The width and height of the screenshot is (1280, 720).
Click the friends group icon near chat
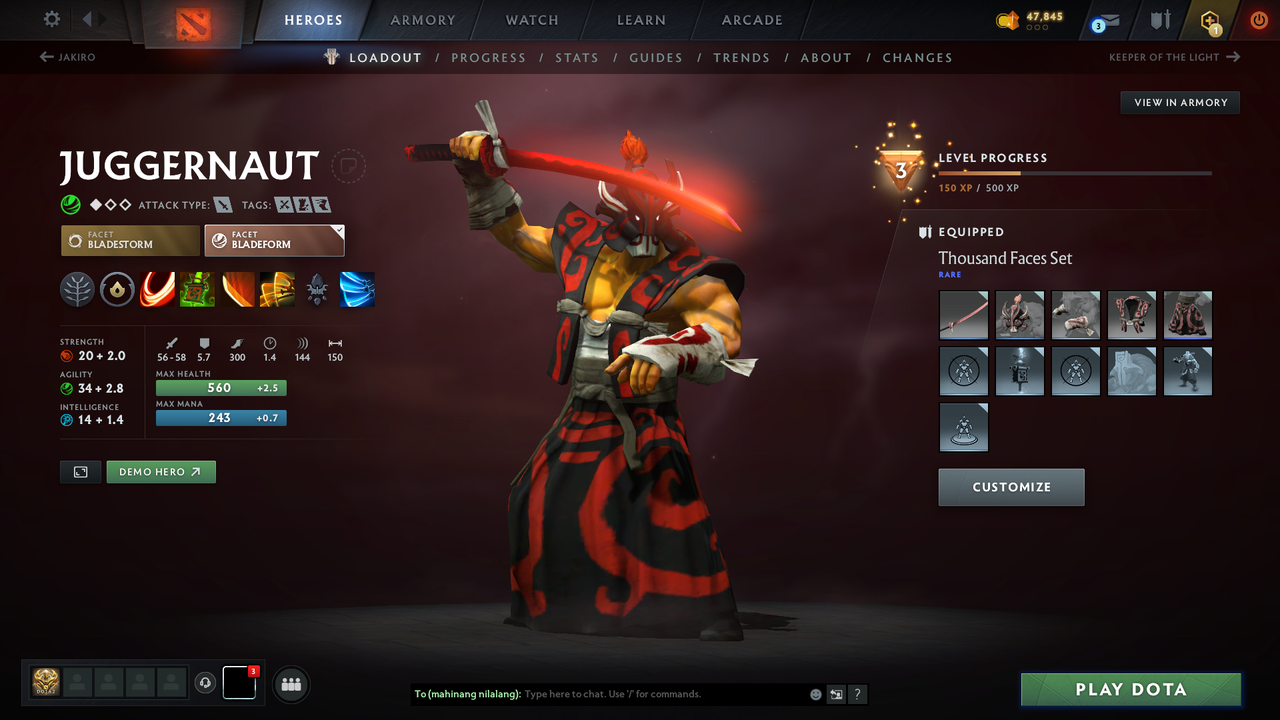290,683
